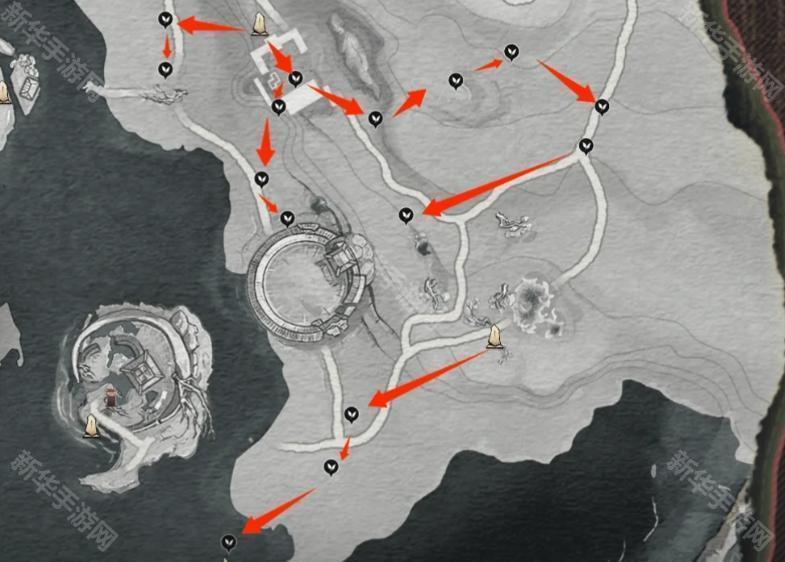
Task: Select the plant marker at the road fork
Action: pyautogui.click(x=586, y=146)
